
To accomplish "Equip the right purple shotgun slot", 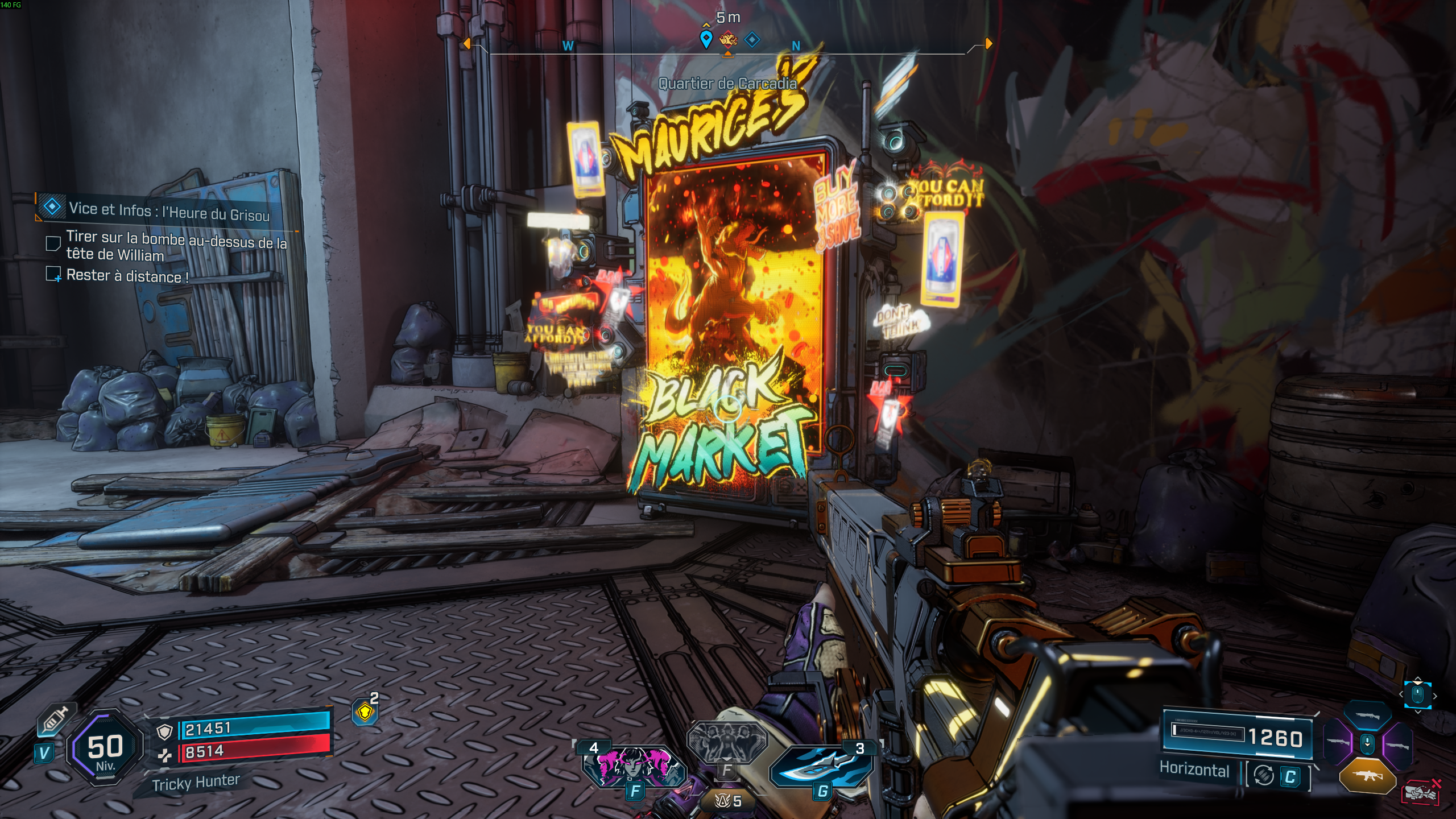I will coord(1397,745).
